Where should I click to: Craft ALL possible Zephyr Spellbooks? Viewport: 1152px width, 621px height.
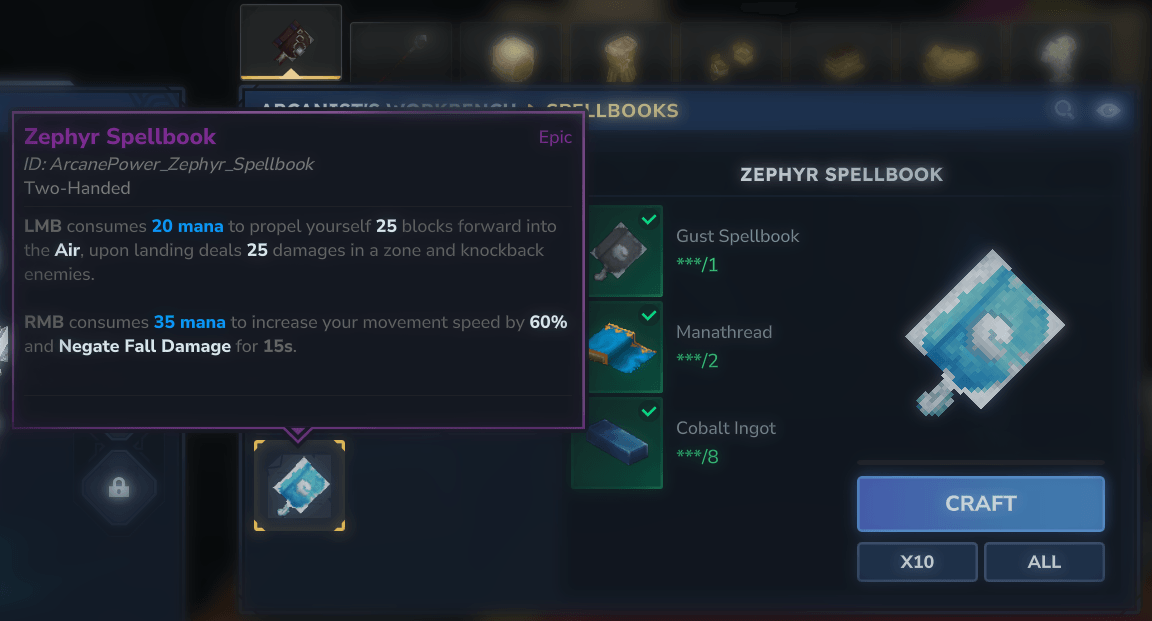click(1044, 562)
